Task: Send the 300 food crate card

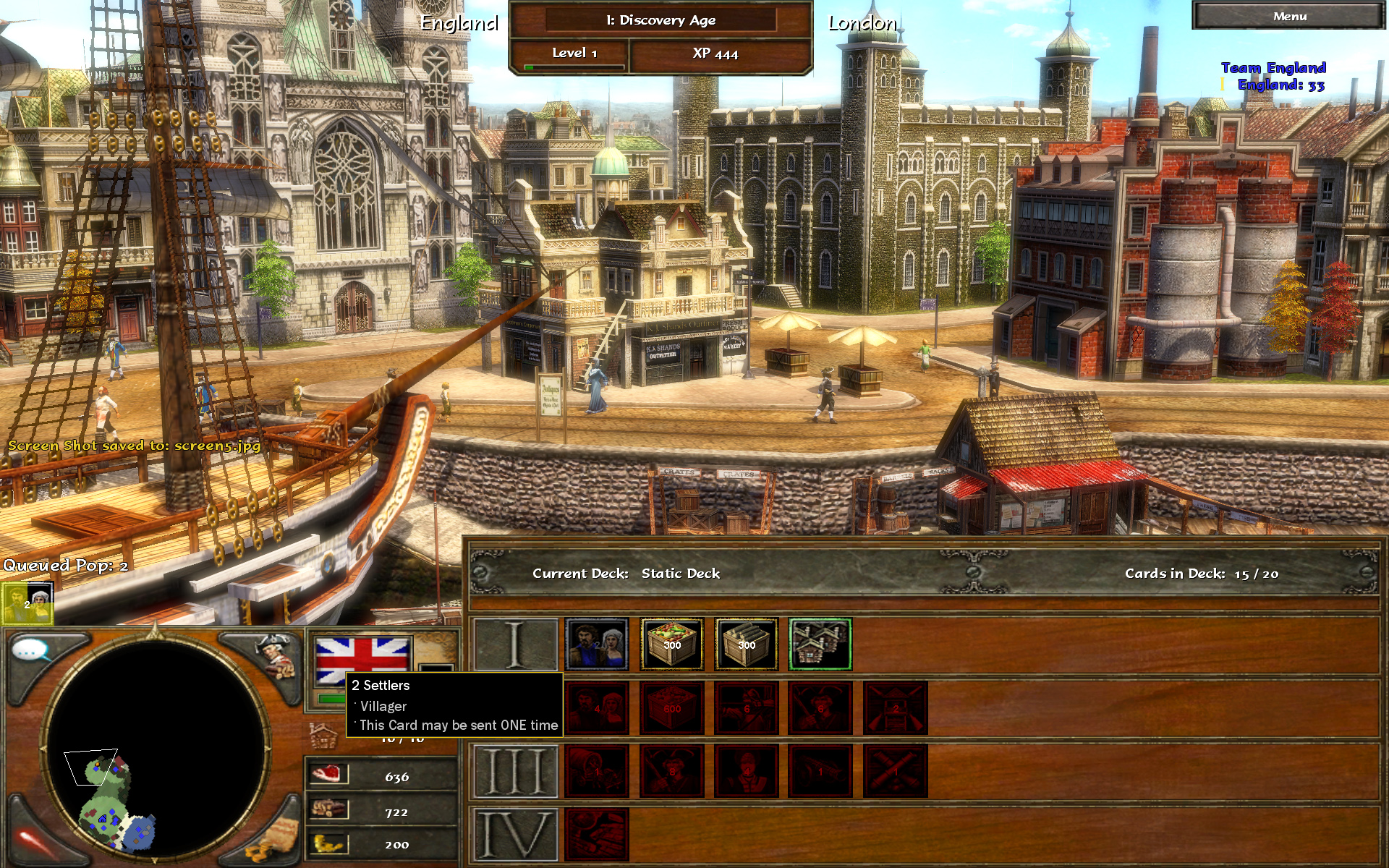Action: pyautogui.click(x=672, y=644)
